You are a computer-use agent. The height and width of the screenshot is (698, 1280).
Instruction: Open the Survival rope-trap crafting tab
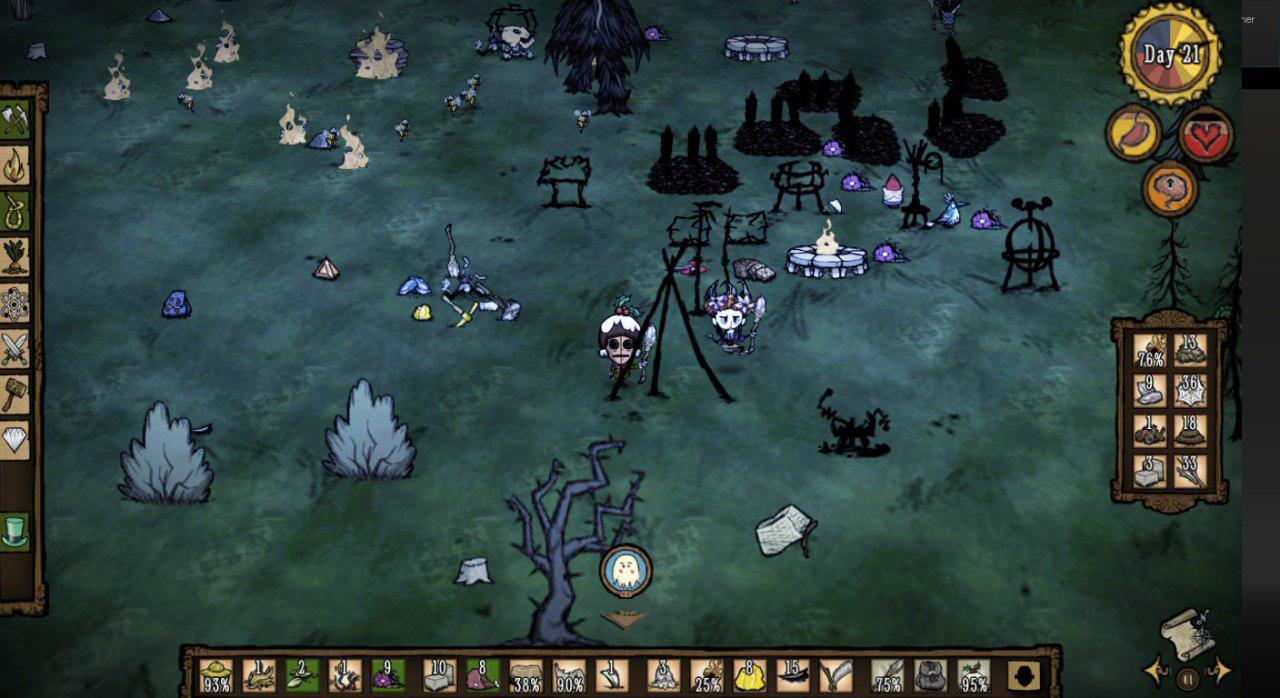click(x=15, y=211)
